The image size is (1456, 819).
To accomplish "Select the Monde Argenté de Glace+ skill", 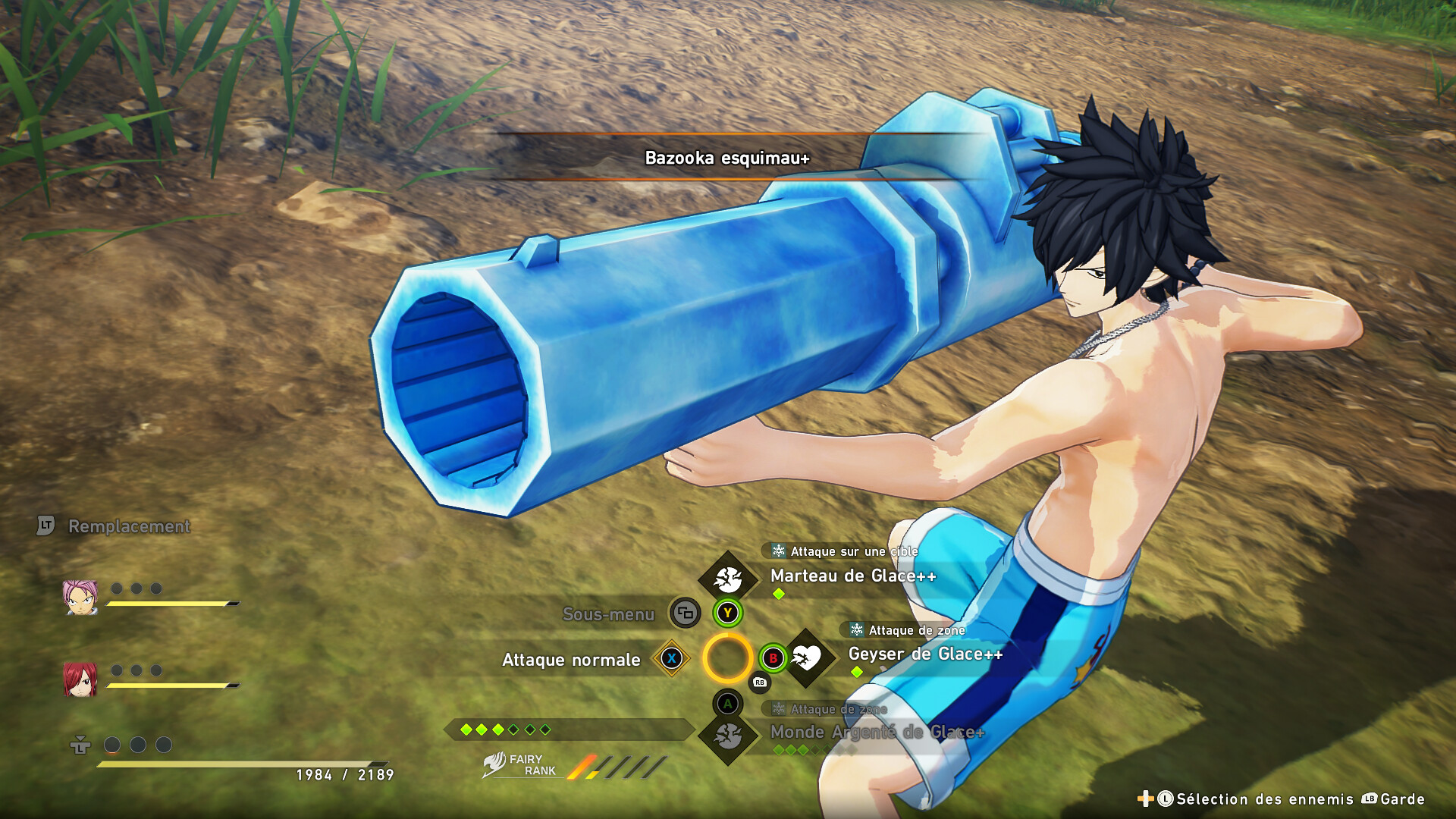I will [877, 733].
